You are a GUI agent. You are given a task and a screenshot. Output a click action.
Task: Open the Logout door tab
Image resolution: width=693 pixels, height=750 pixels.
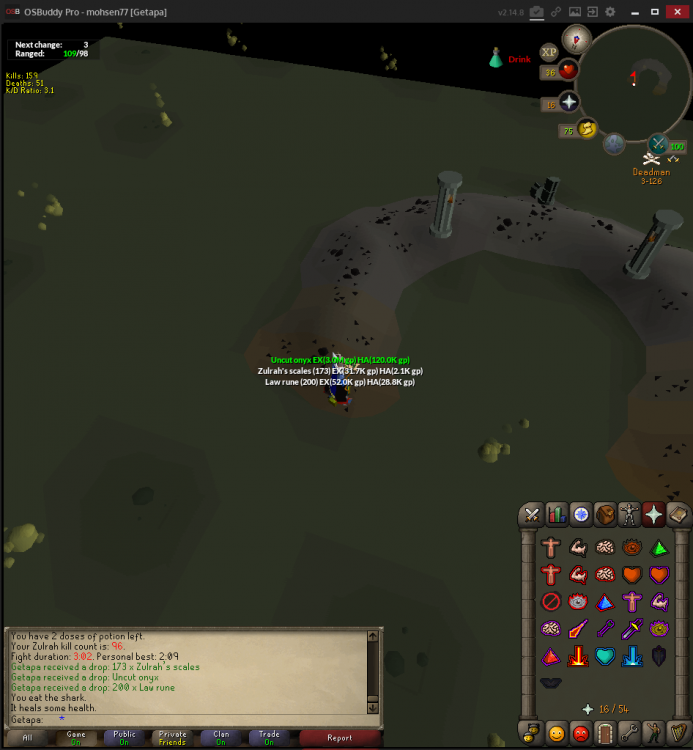(x=605, y=731)
